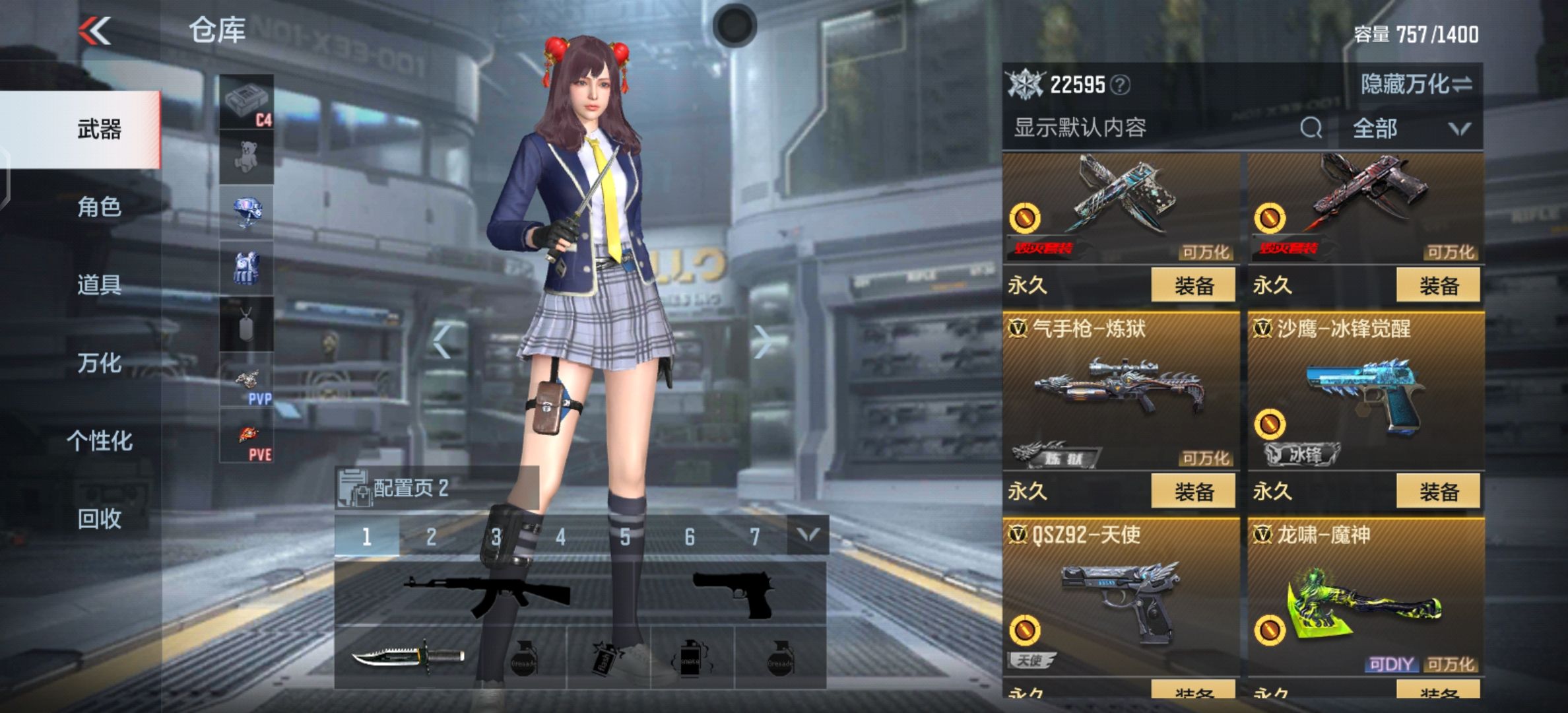Screen dimensions: 1568x713
Task: Show the next character with right arrow
Action: point(763,342)
